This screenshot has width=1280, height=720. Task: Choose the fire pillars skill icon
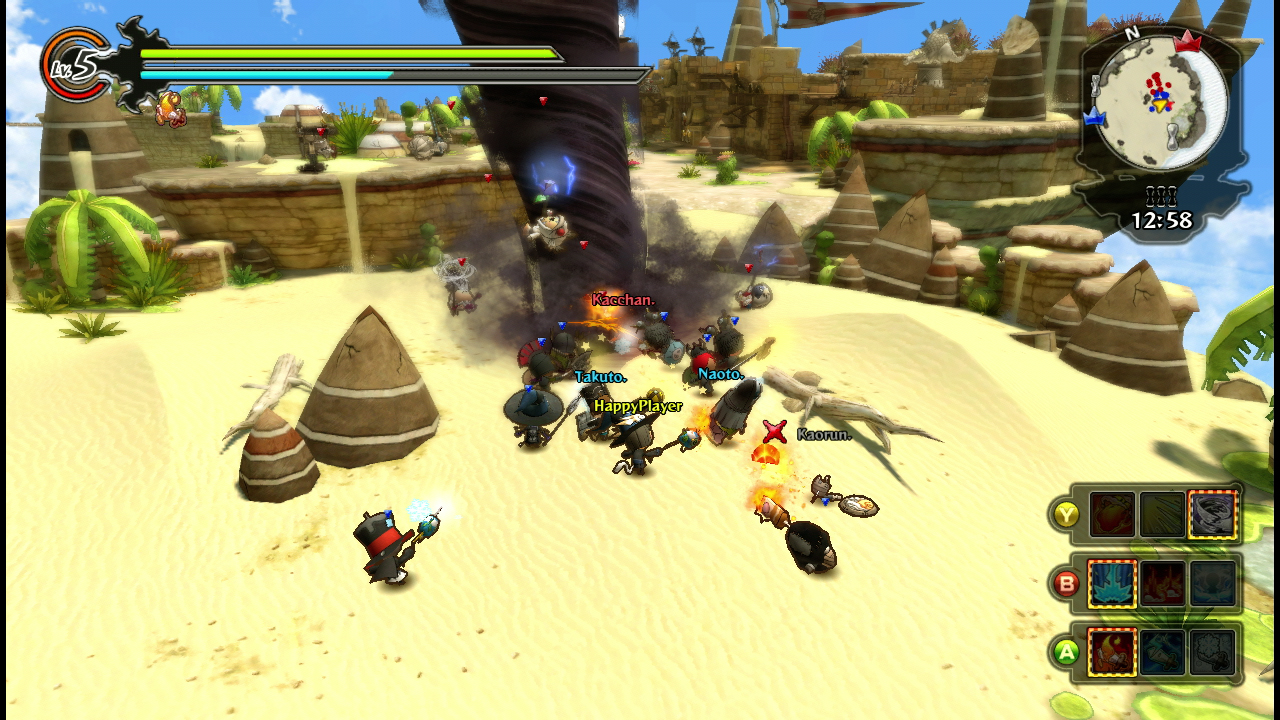click(x=1162, y=583)
